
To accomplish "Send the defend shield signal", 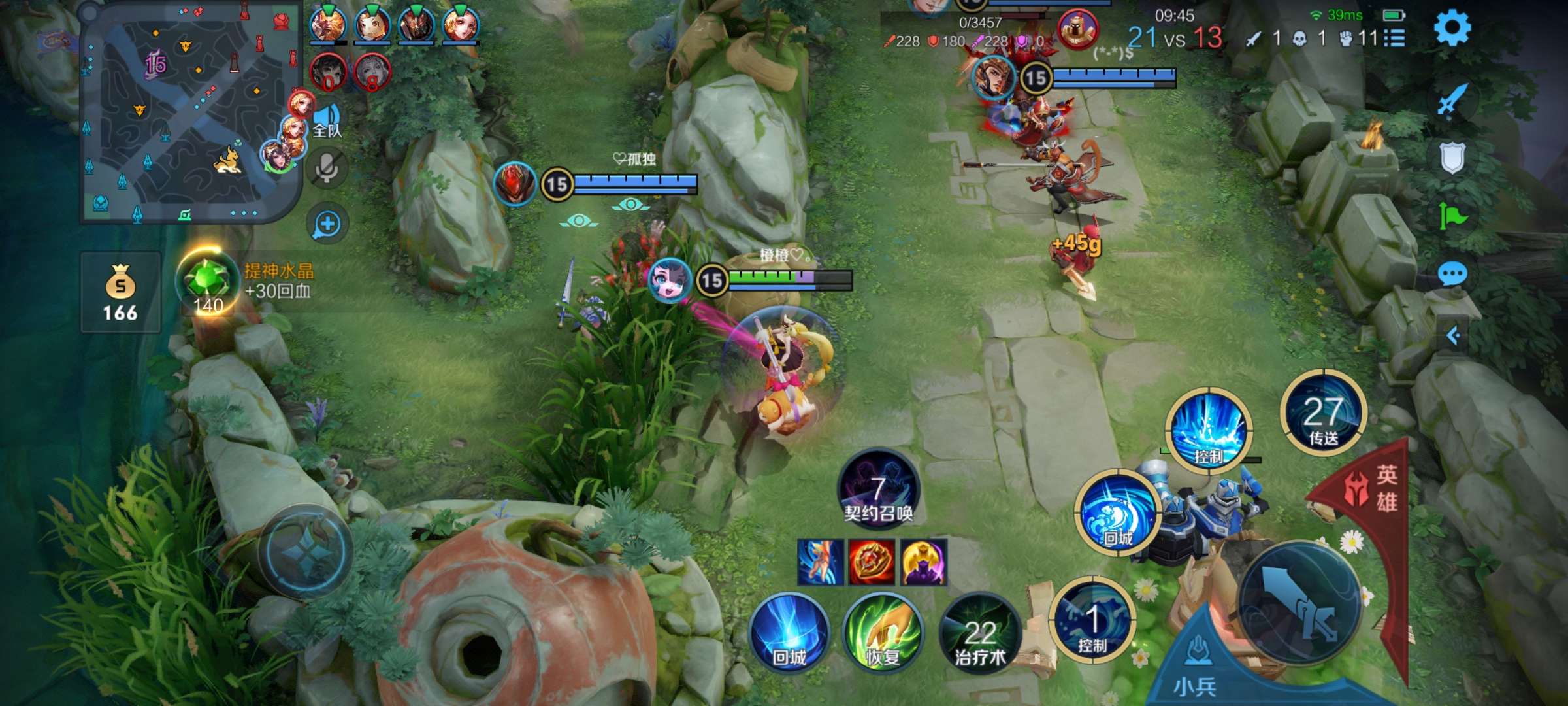I will pos(1452,158).
